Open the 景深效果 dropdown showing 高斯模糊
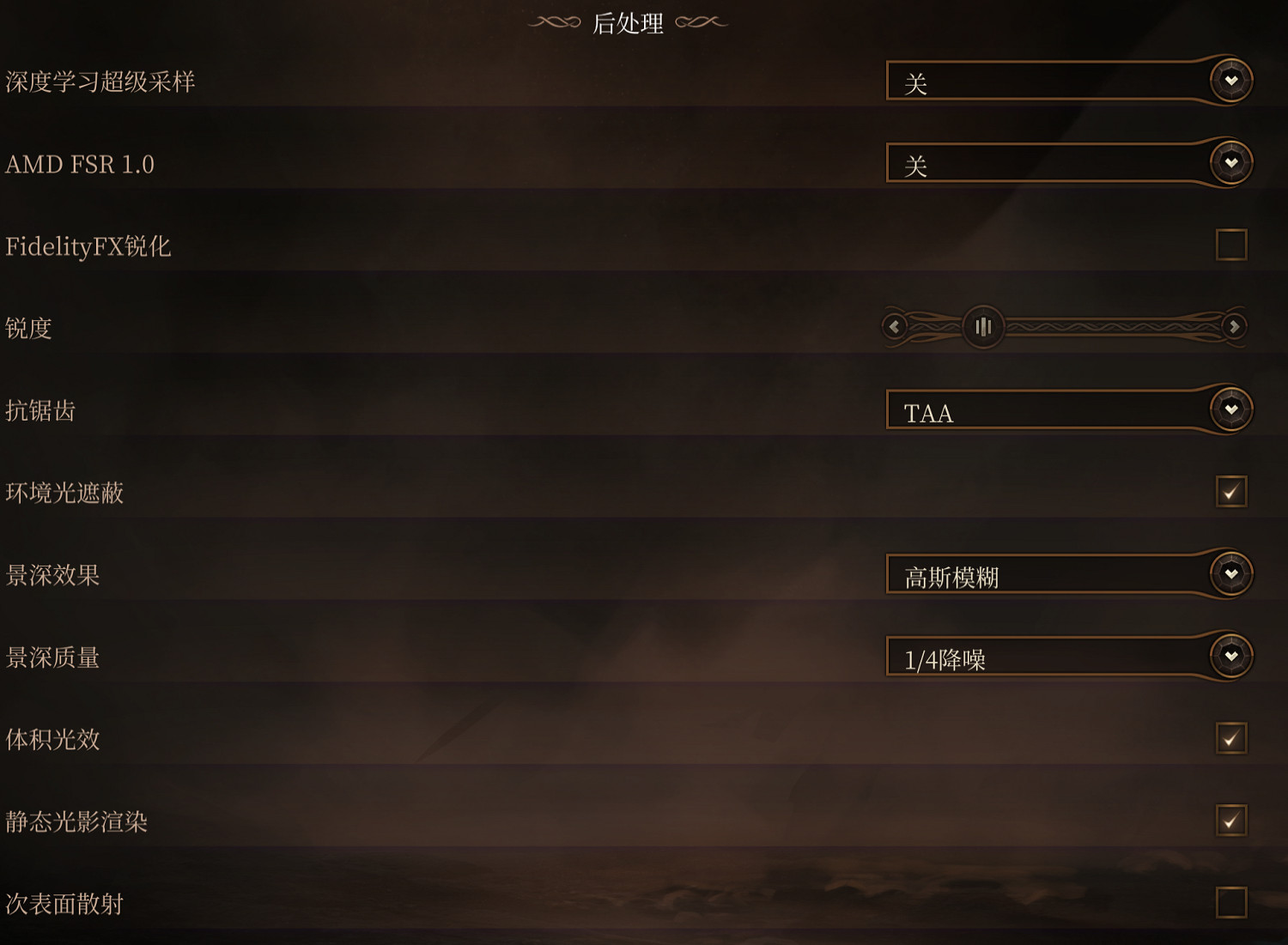The height and width of the screenshot is (945, 1288). pos(1048,574)
